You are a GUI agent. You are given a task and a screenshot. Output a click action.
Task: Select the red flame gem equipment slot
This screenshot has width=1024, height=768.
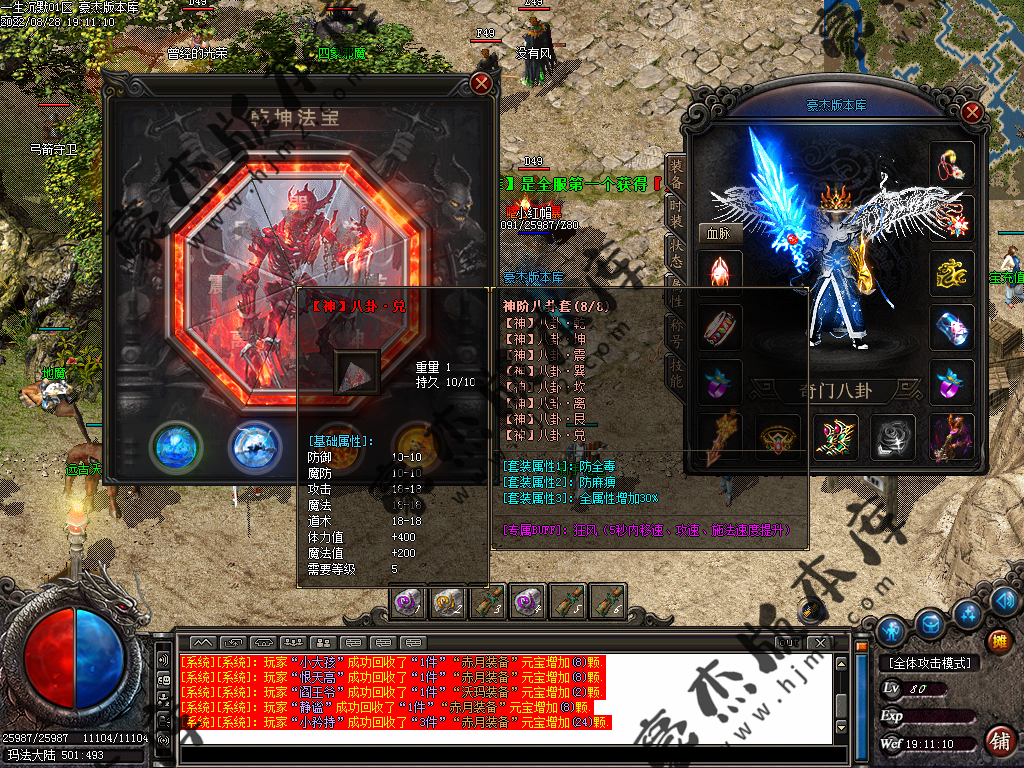[x=720, y=273]
